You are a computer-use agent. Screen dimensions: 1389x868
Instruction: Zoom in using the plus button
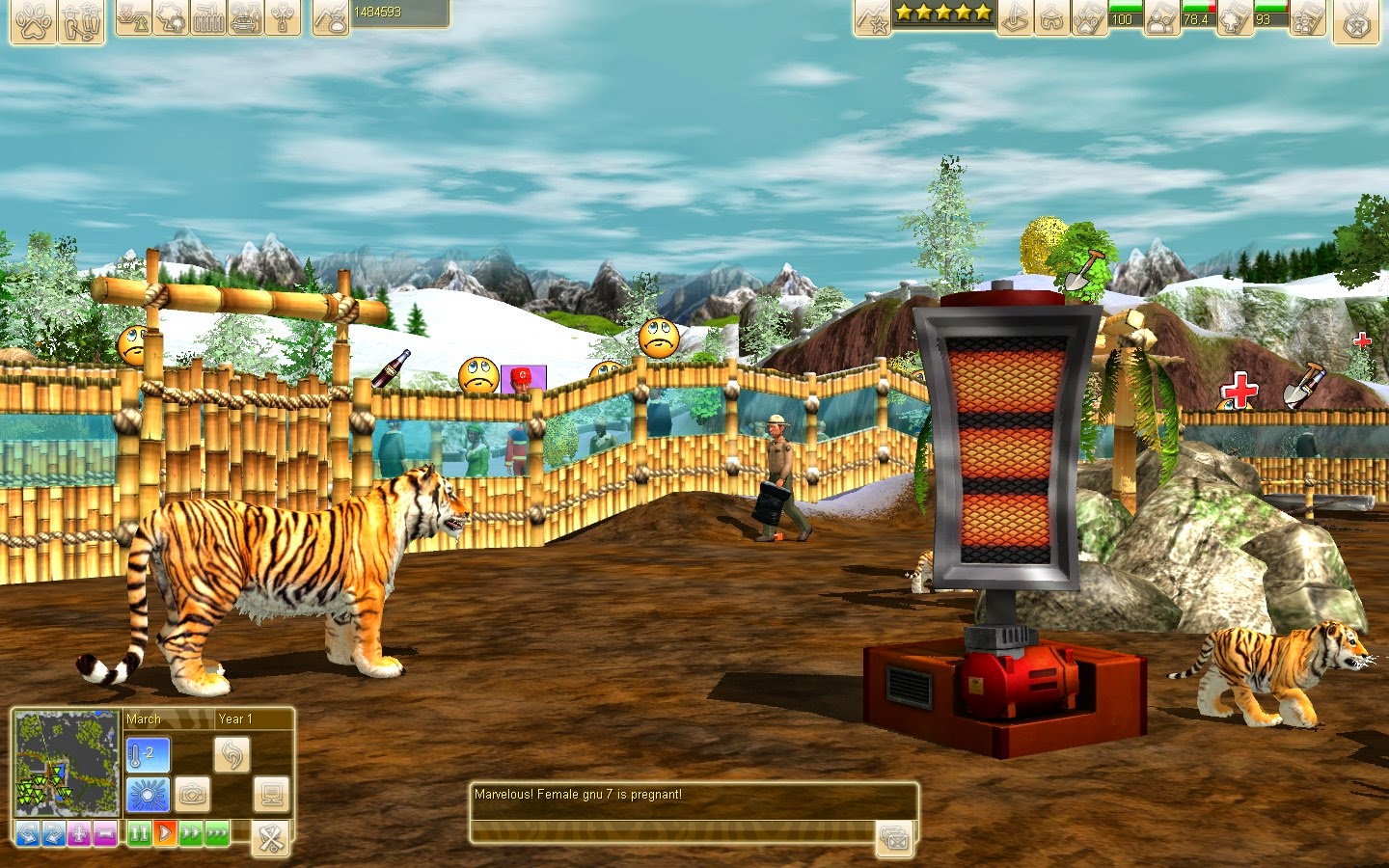[x=79, y=833]
